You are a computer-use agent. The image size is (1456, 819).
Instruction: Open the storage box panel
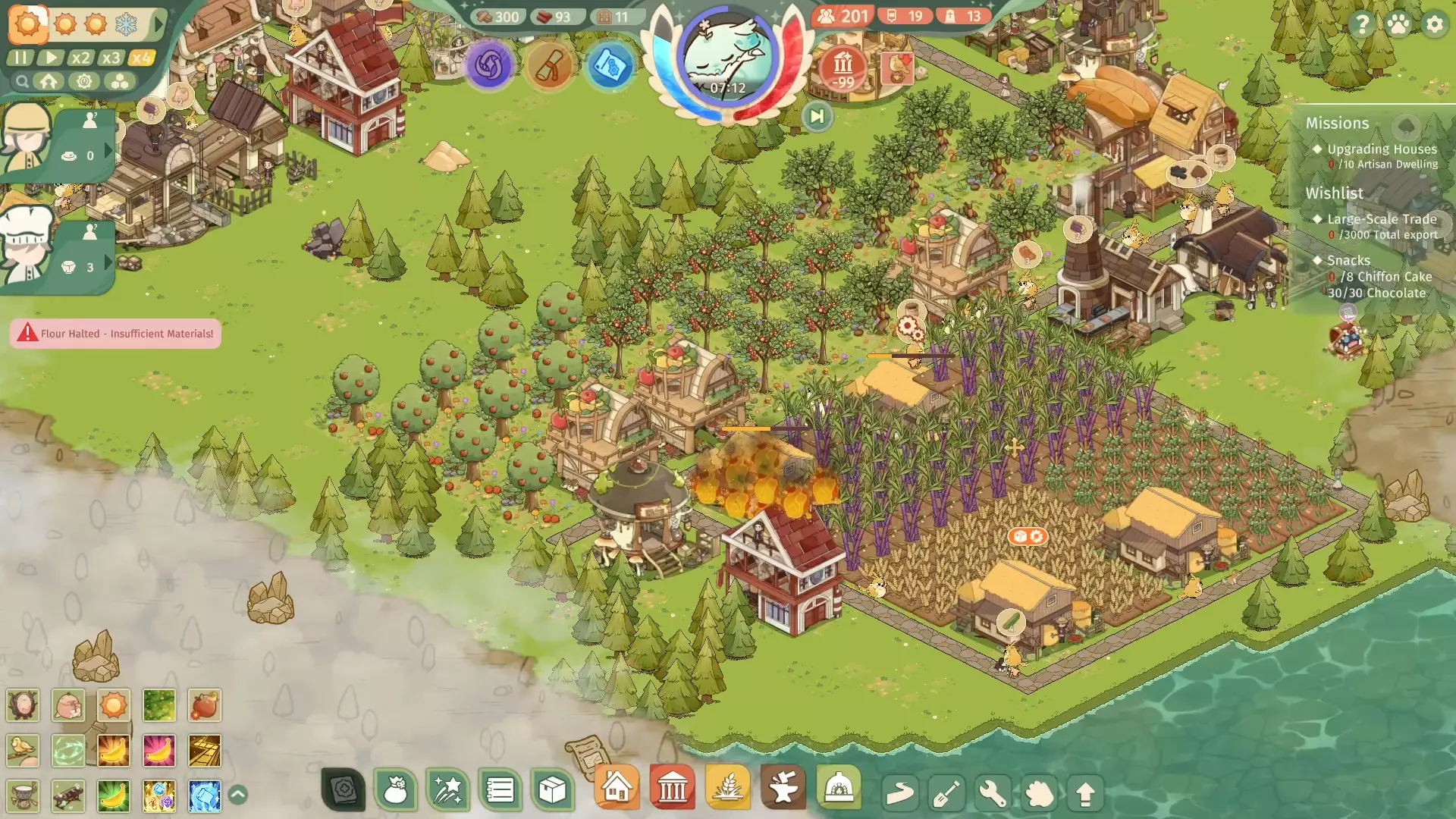[x=552, y=791]
